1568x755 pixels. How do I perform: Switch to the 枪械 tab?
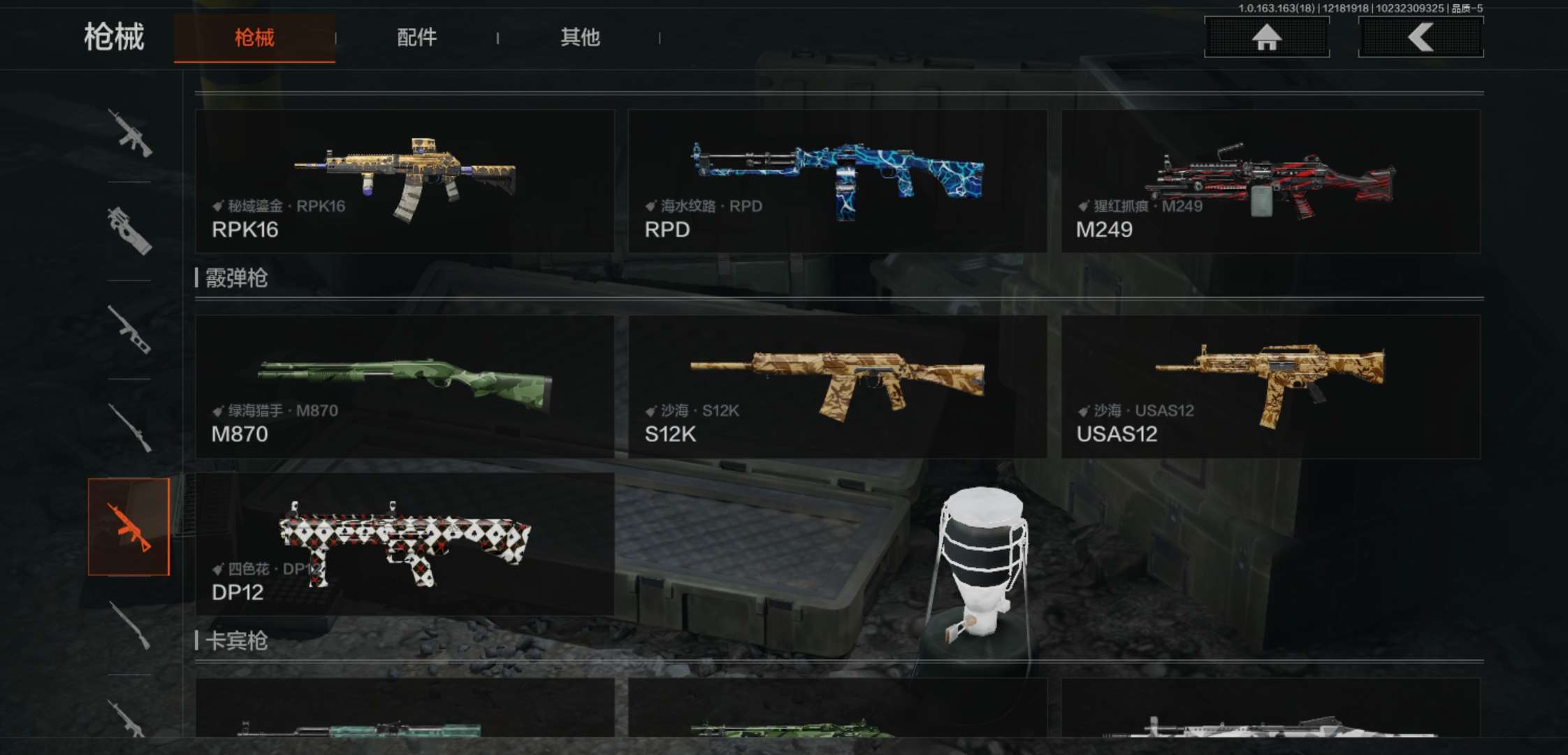[x=254, y=38]
